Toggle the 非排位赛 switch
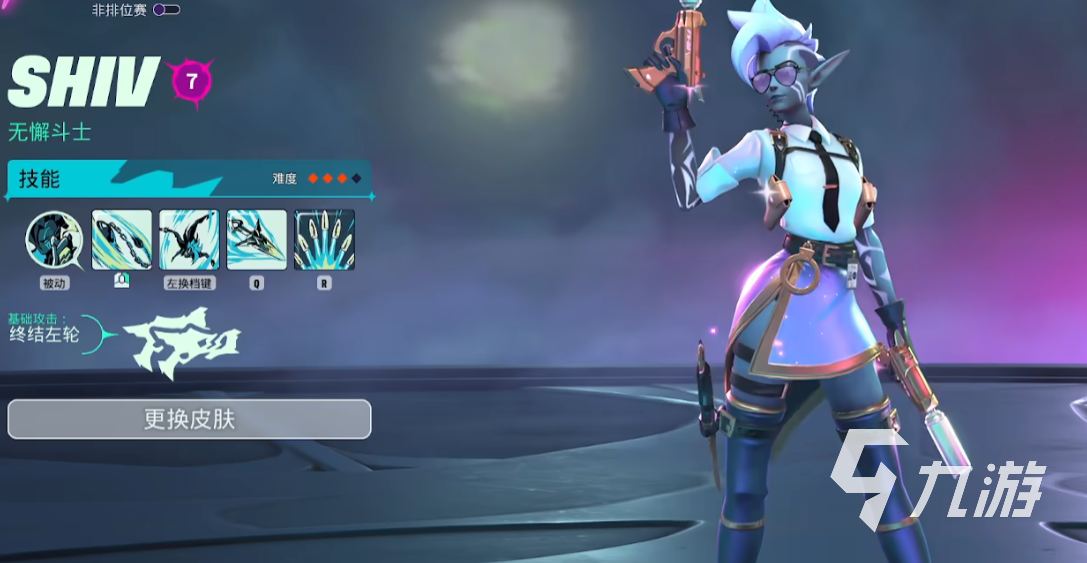The image size is (1087, 563). pyautogui.click(x=166, y=10)
